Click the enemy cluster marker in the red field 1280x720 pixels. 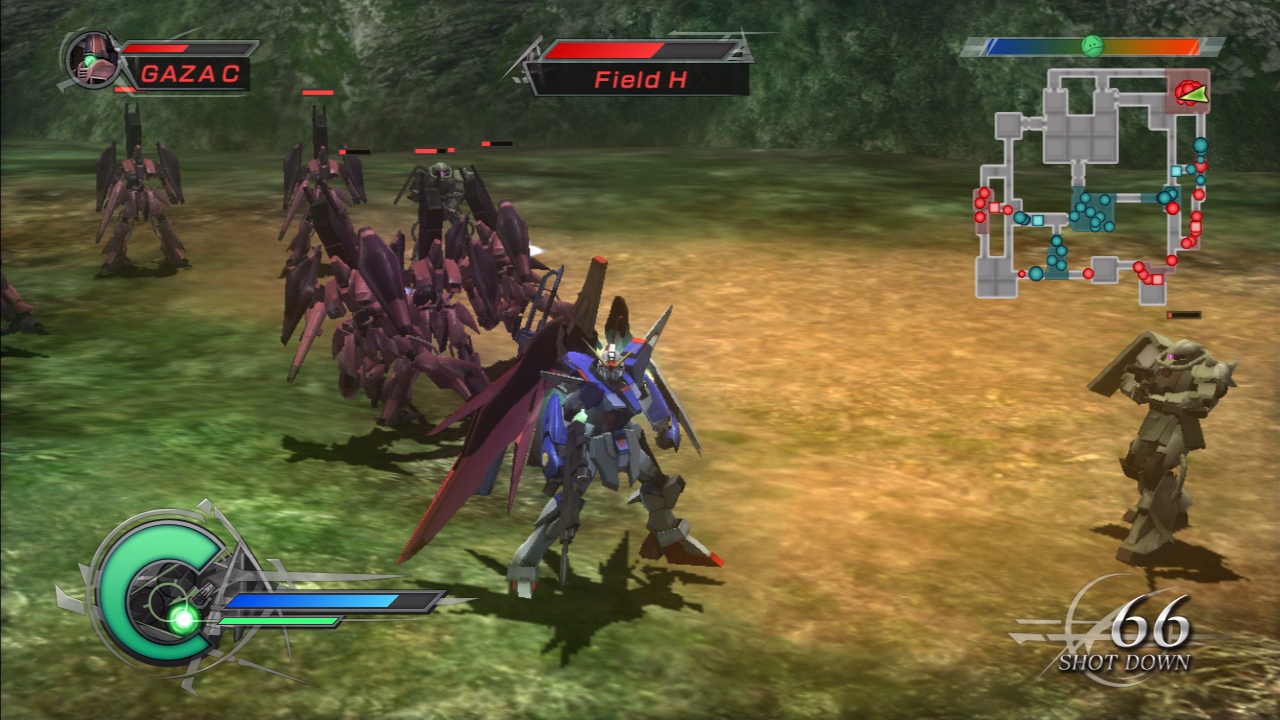pyautogui.click(x=1184, y=91)
